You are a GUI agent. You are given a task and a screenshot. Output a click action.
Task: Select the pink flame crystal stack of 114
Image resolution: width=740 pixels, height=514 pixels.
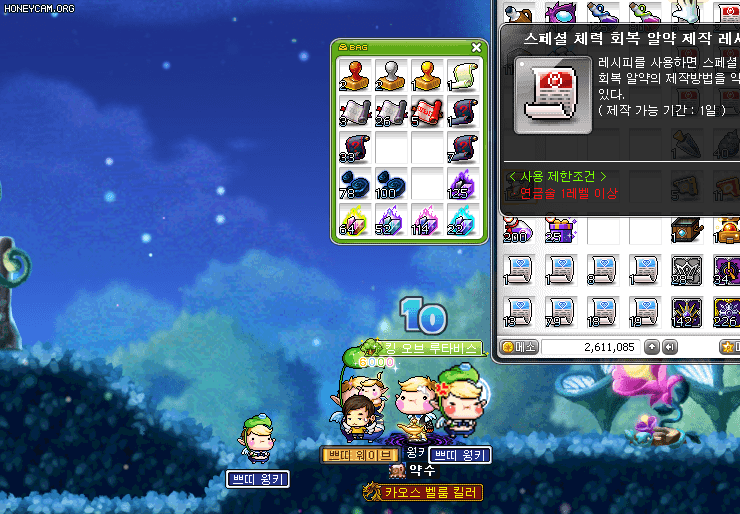[427, 220]
